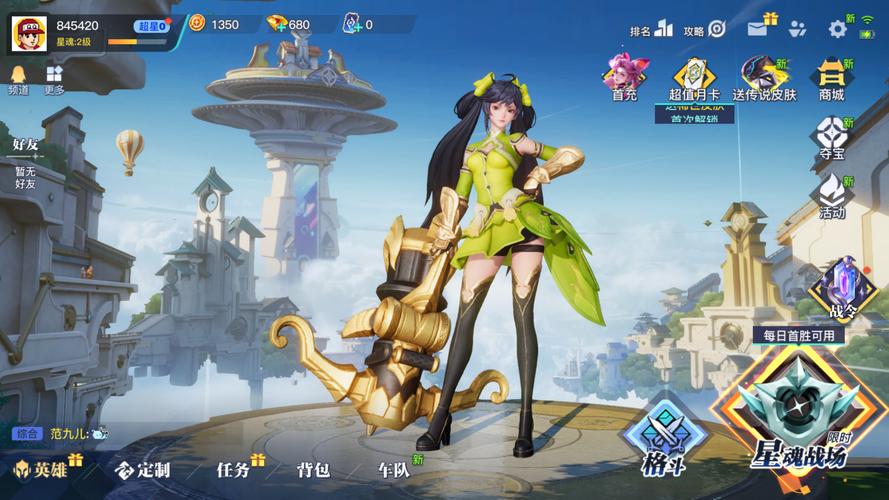Start the 星魂战场 battle mode
The height and width of the screenshot is (500, 889).
(798, 420)
